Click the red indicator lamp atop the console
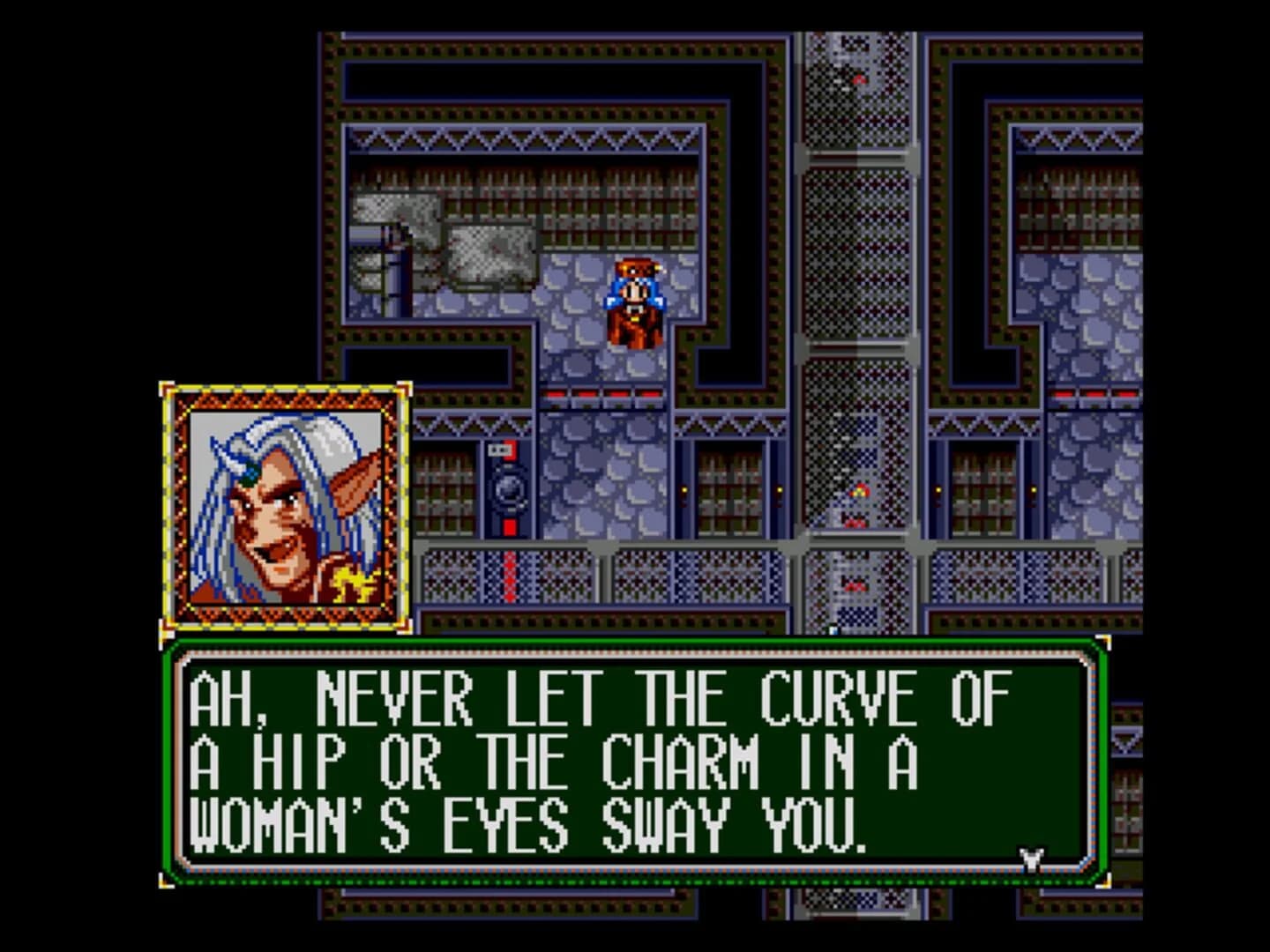1270x952 pixels. point(510,450)
